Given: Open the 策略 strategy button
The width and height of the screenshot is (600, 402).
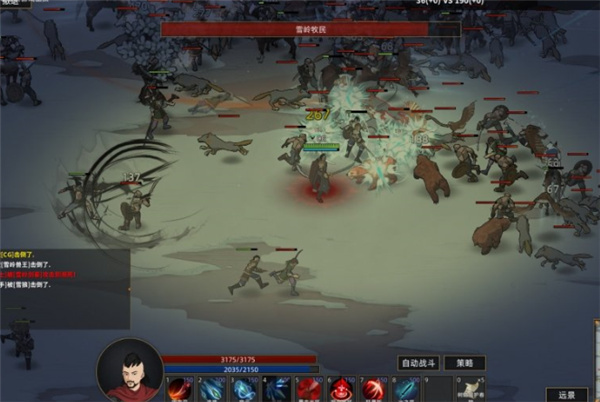Looking at the screenshot, I should click(x=465, y=363).
